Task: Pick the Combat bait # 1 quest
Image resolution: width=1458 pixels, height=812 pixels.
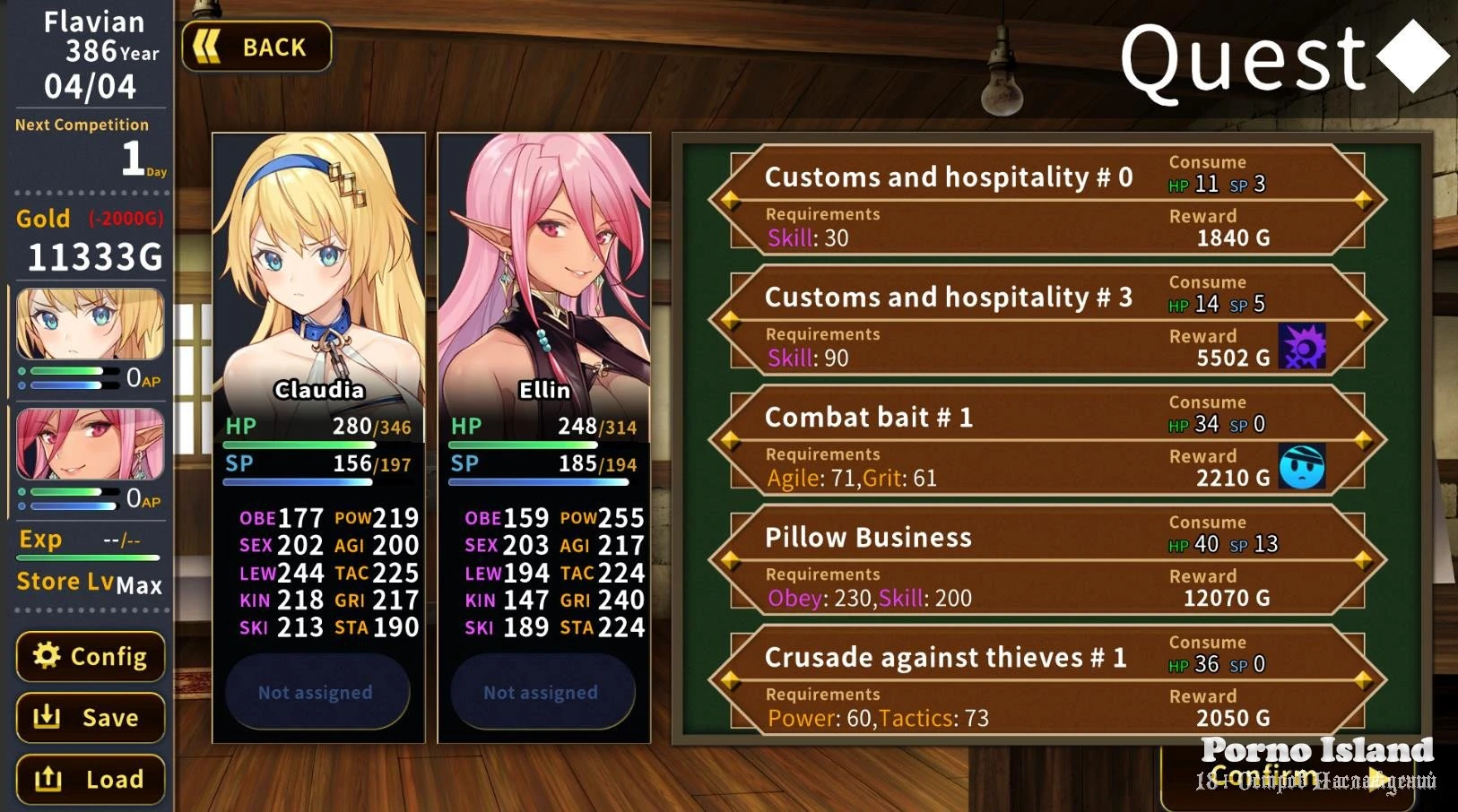Action: 1047,439
